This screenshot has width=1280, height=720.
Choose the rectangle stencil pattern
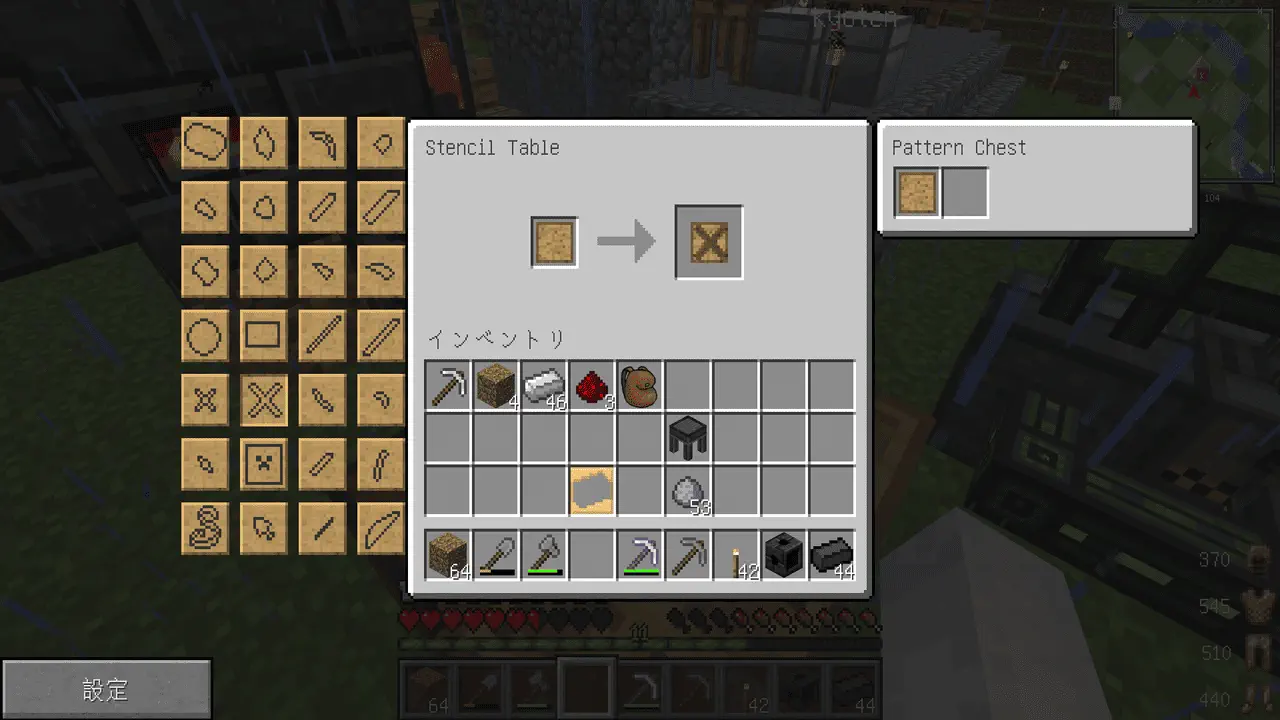pyautogui.click(x=264, y=336)
